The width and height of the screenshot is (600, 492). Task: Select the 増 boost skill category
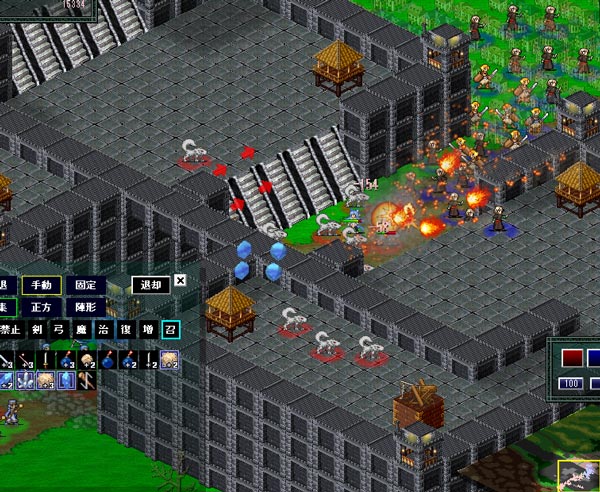[x=148, y=331]
